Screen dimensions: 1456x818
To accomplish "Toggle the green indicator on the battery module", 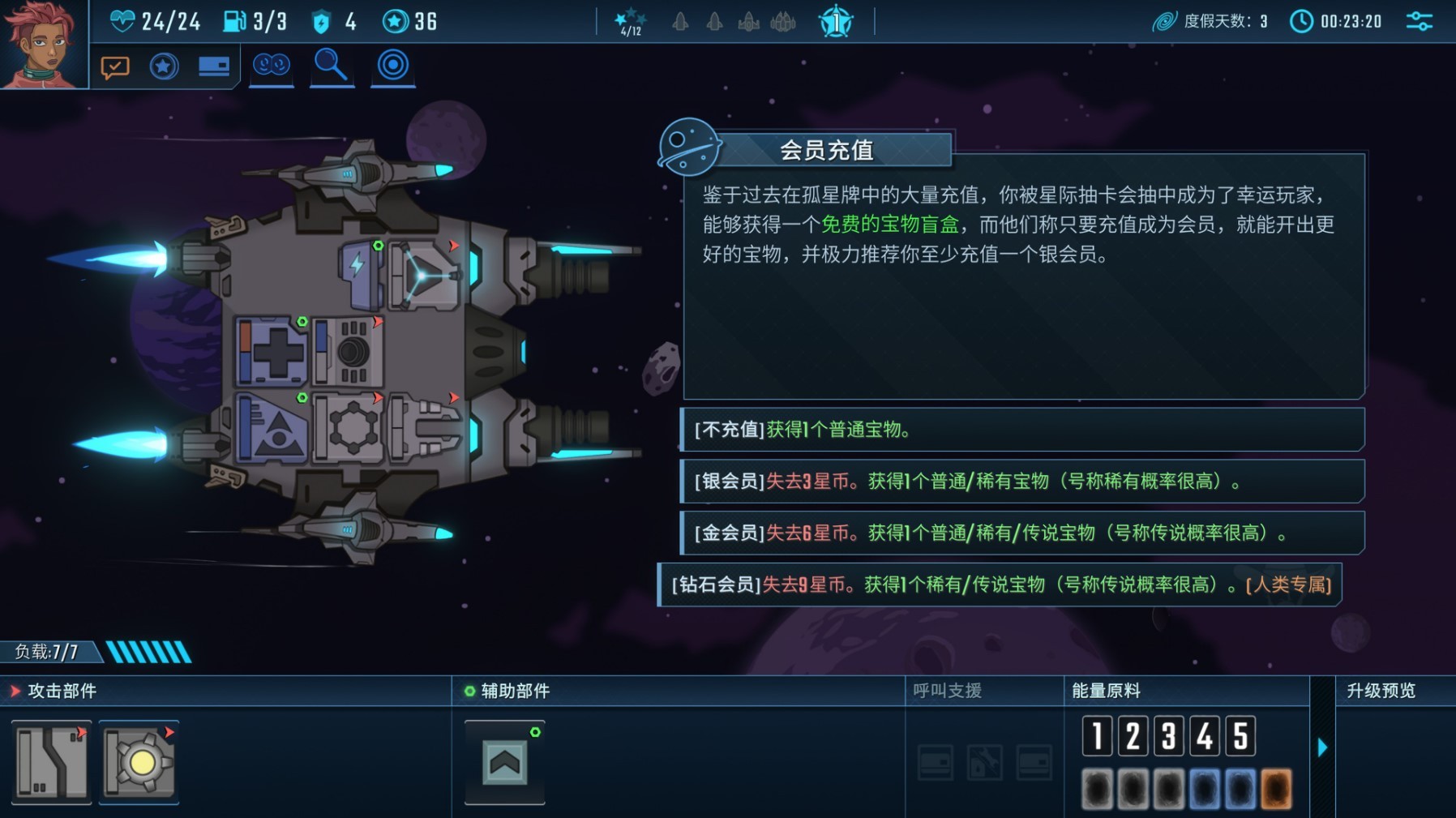I will 379,244.
